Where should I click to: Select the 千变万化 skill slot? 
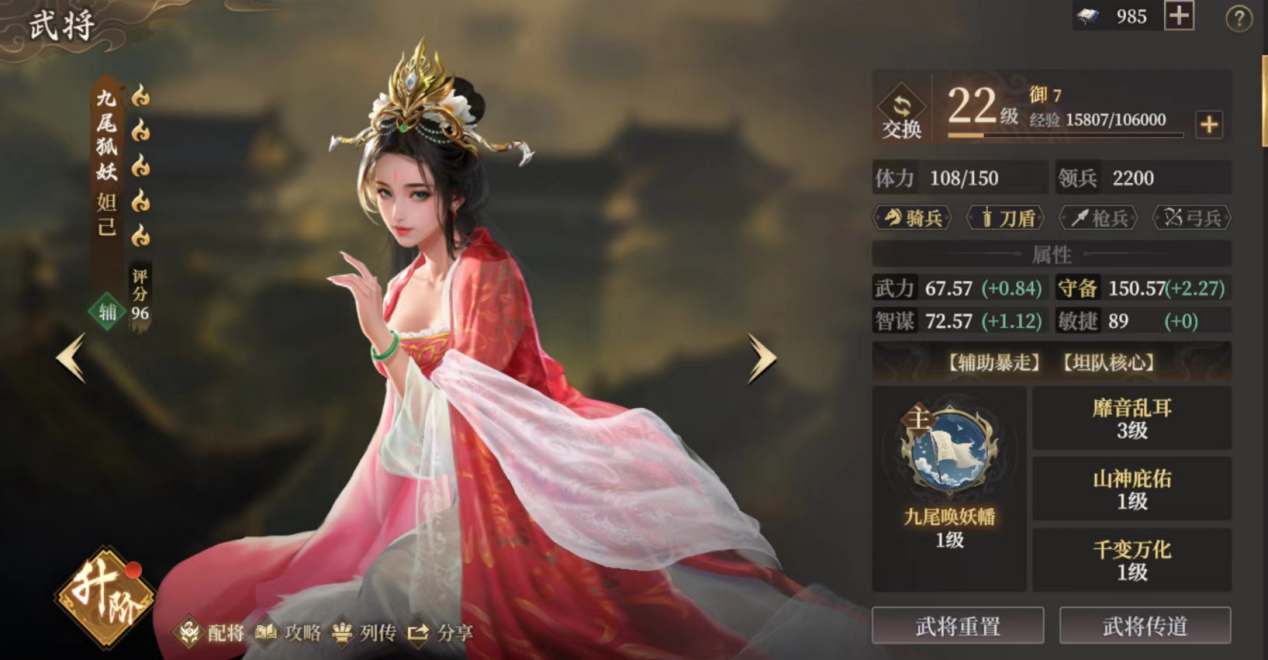coord(1132,560)
